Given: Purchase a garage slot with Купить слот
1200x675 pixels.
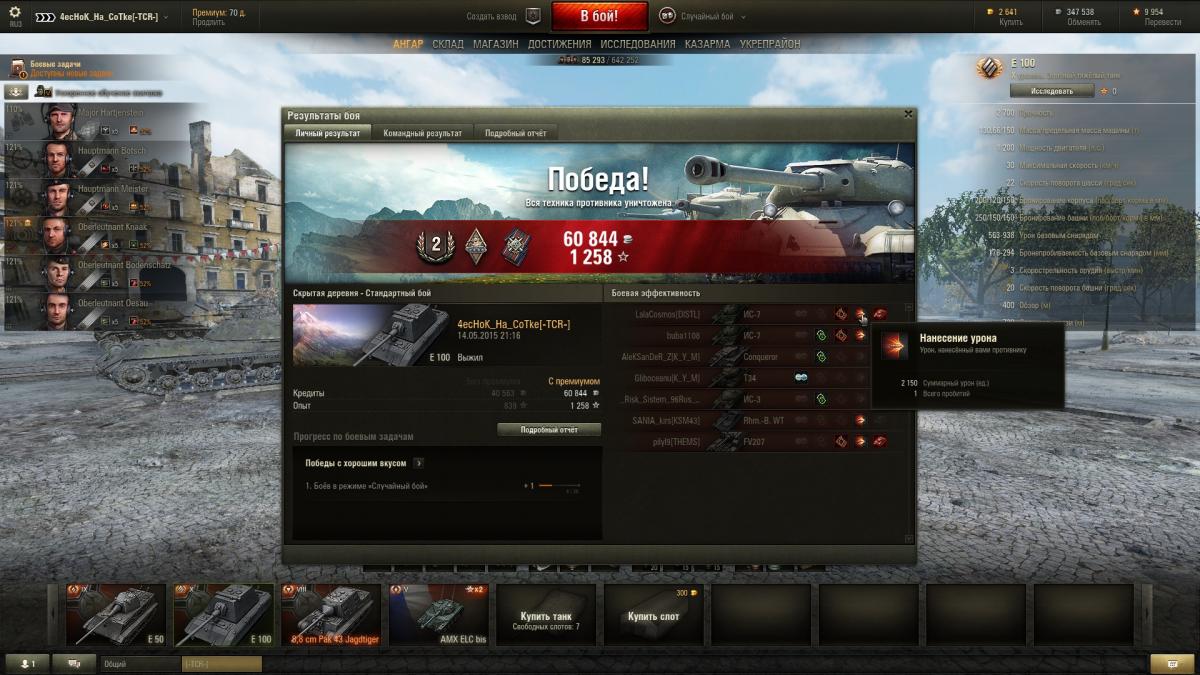Looking at the screenshot, I should 654,615.
